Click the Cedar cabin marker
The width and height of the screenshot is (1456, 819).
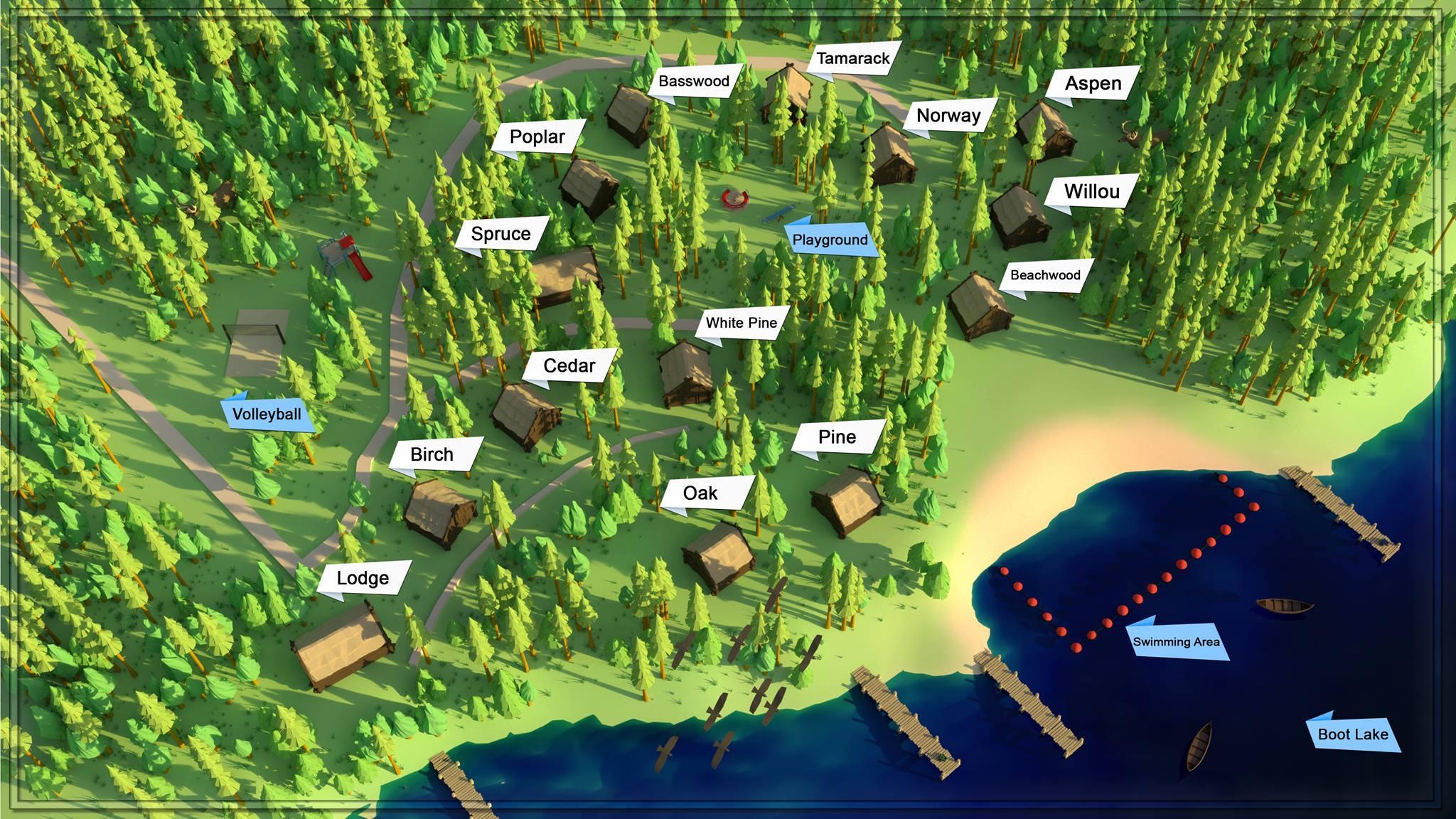point(569,366)
